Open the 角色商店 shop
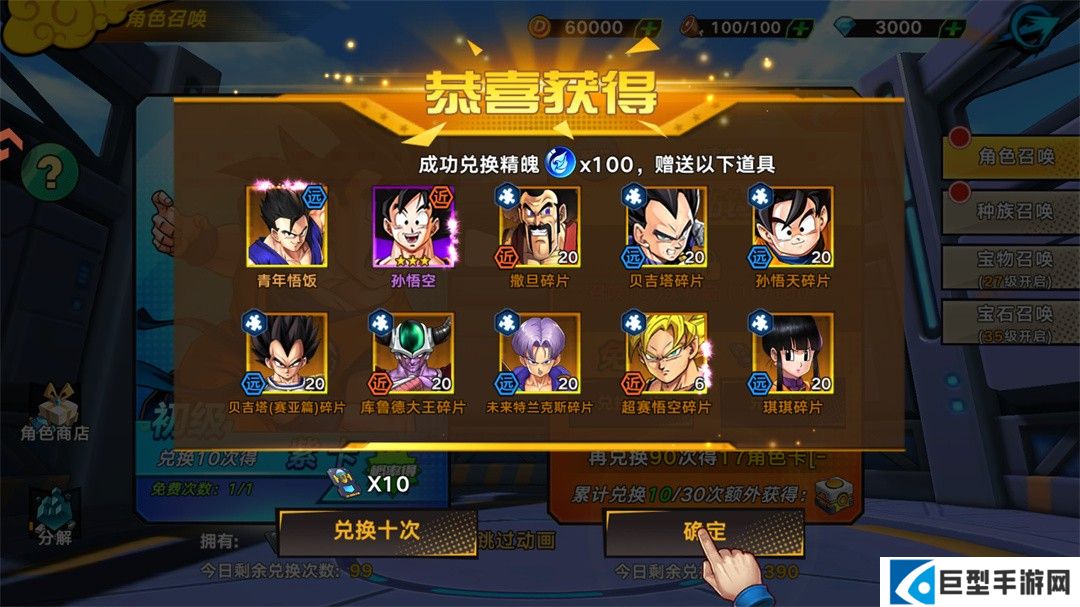The width and height of the screenshot is (1080, 607). pyautogui.click(x=55, y=415)
